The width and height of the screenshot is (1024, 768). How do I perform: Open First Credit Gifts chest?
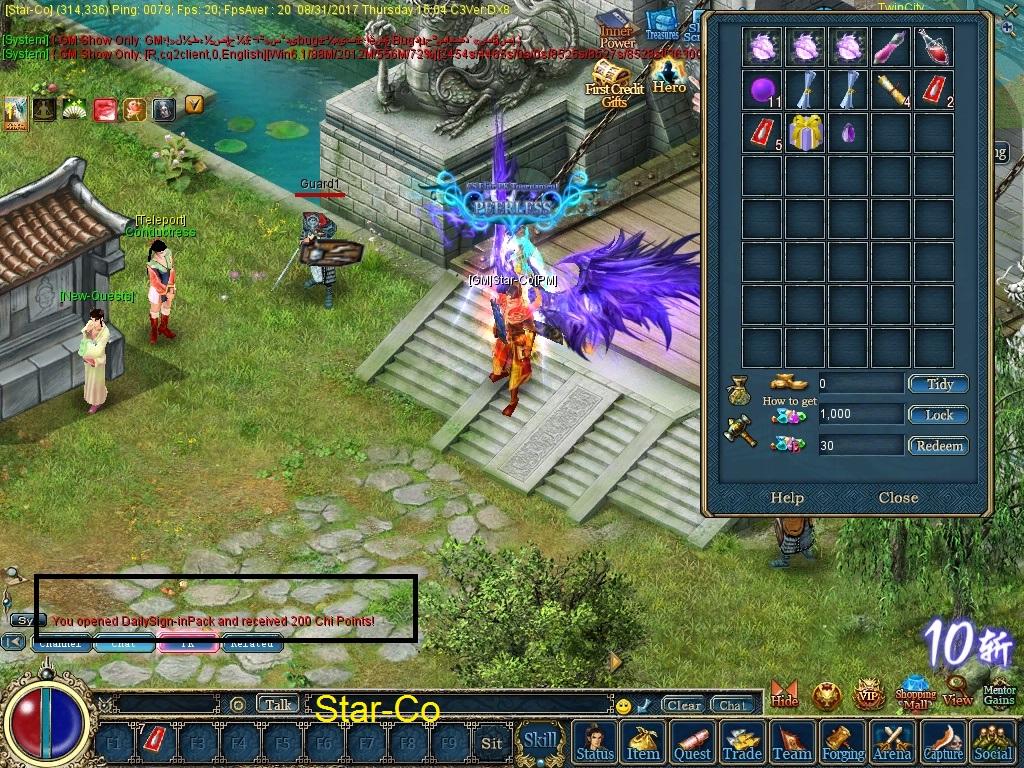(614, 84)
